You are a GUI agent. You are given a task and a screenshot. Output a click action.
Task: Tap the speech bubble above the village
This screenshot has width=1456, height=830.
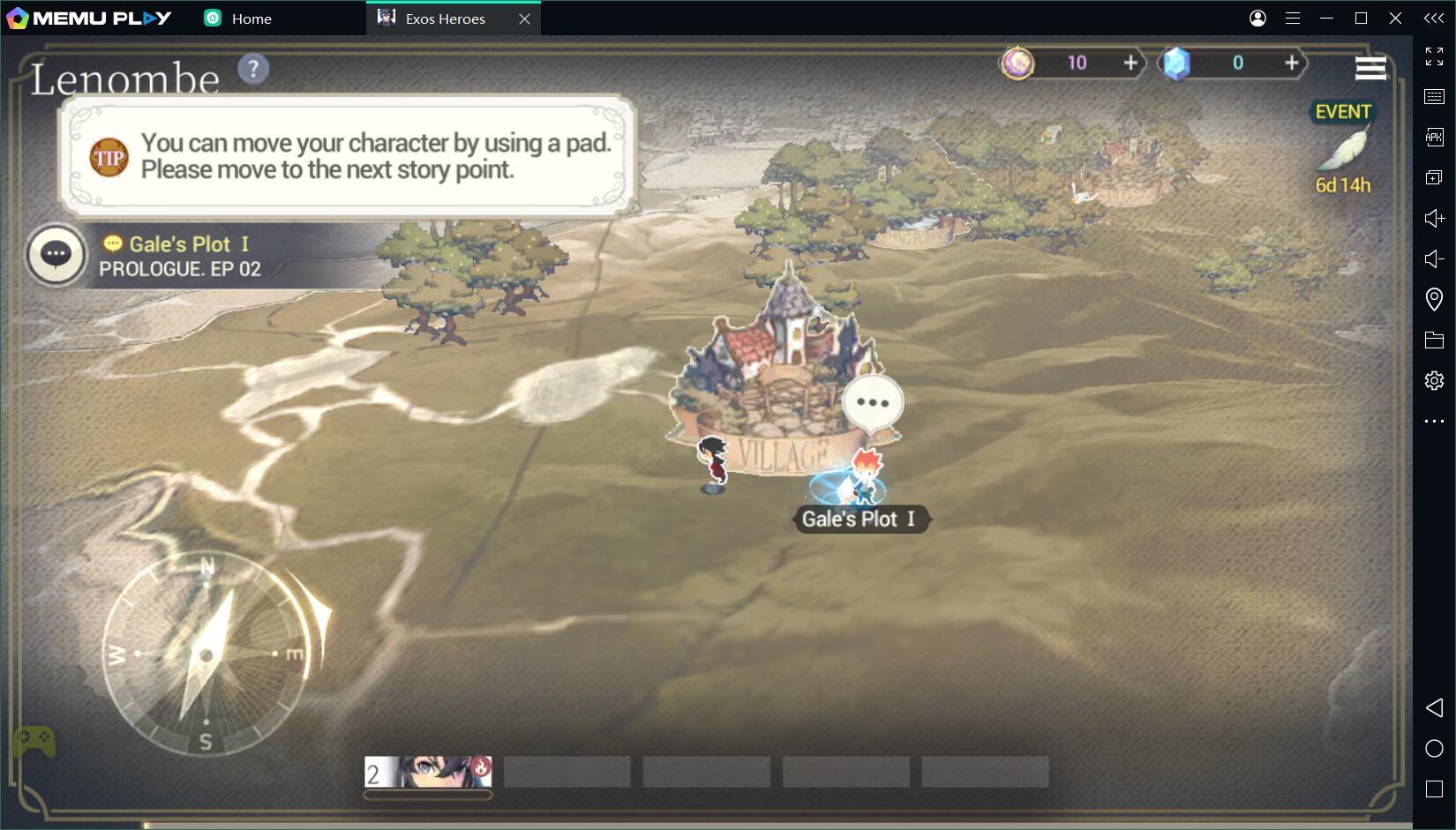pyautogui.click(x=872, y=403)
